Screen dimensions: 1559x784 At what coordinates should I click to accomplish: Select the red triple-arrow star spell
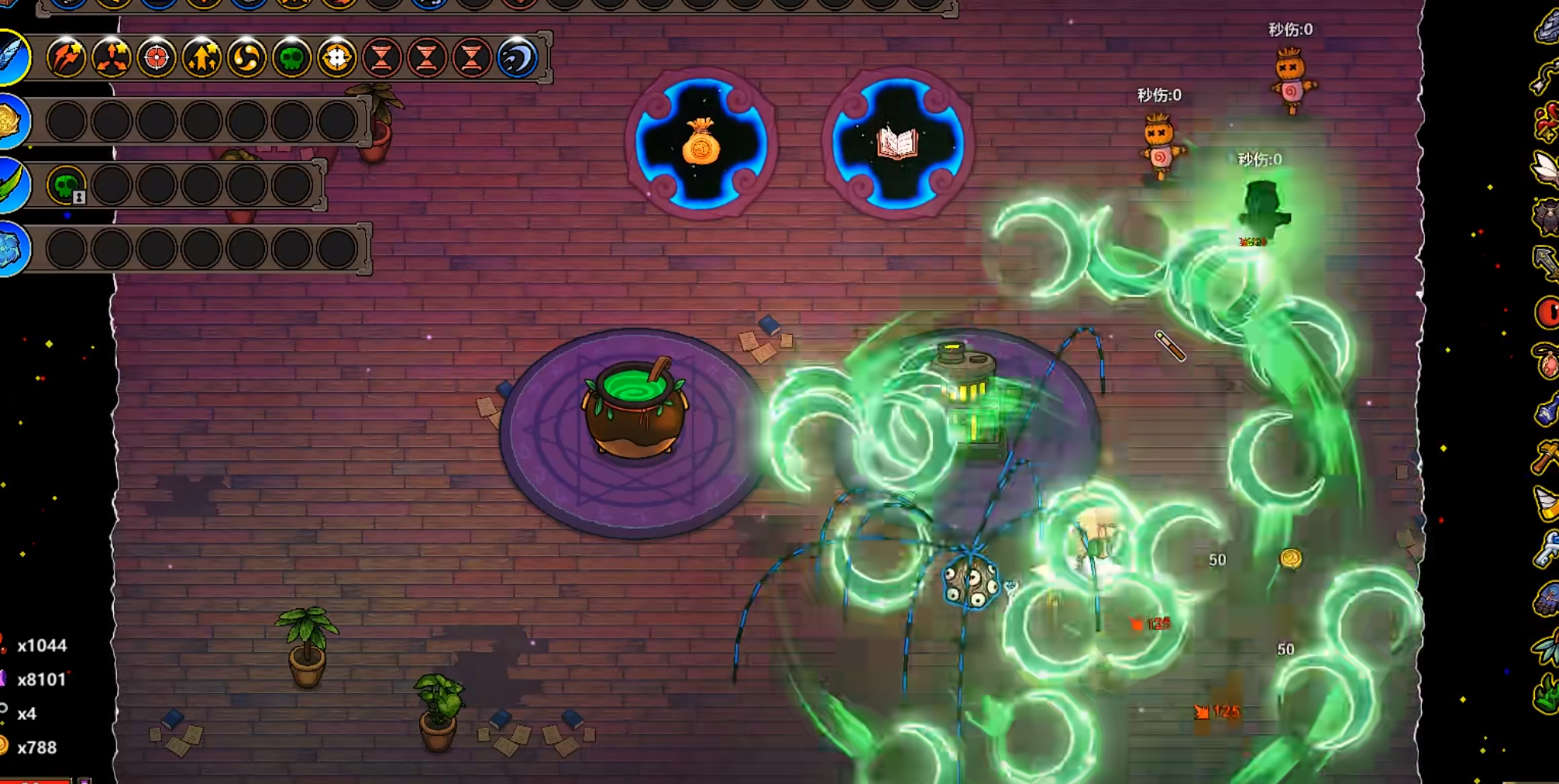66,57
